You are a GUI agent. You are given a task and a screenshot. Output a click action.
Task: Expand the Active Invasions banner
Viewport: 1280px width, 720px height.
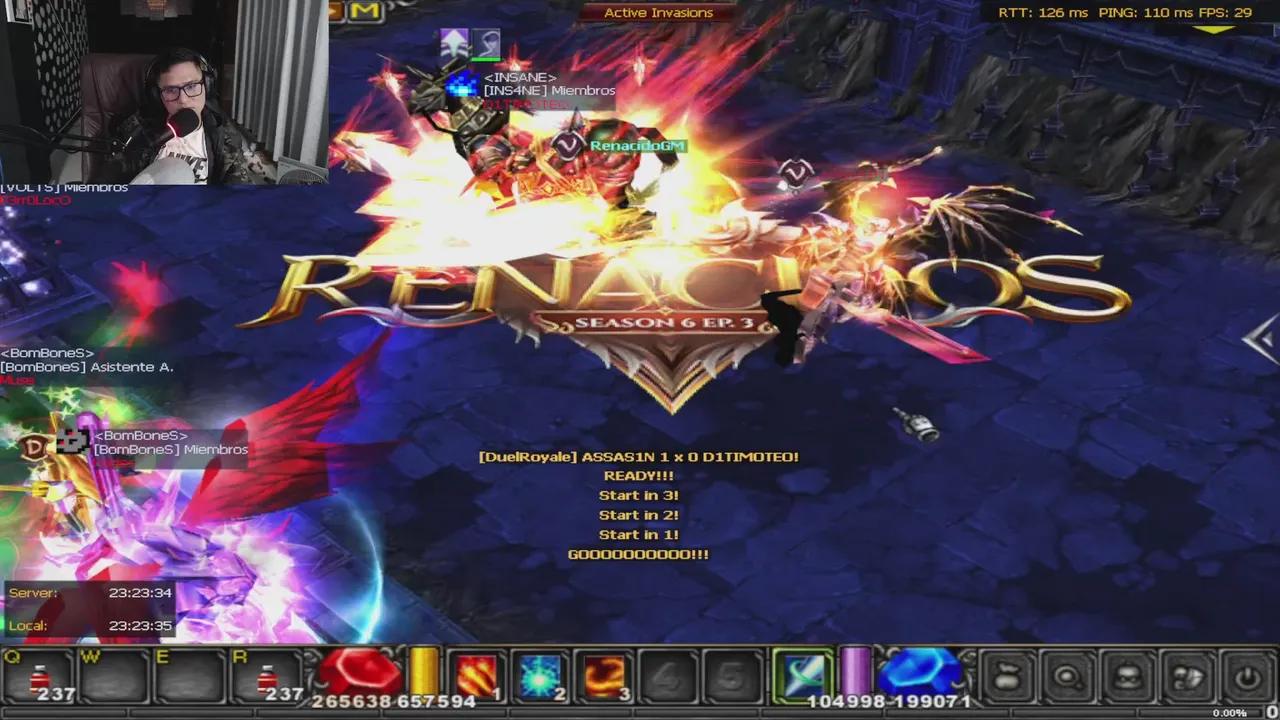(657, 12)
